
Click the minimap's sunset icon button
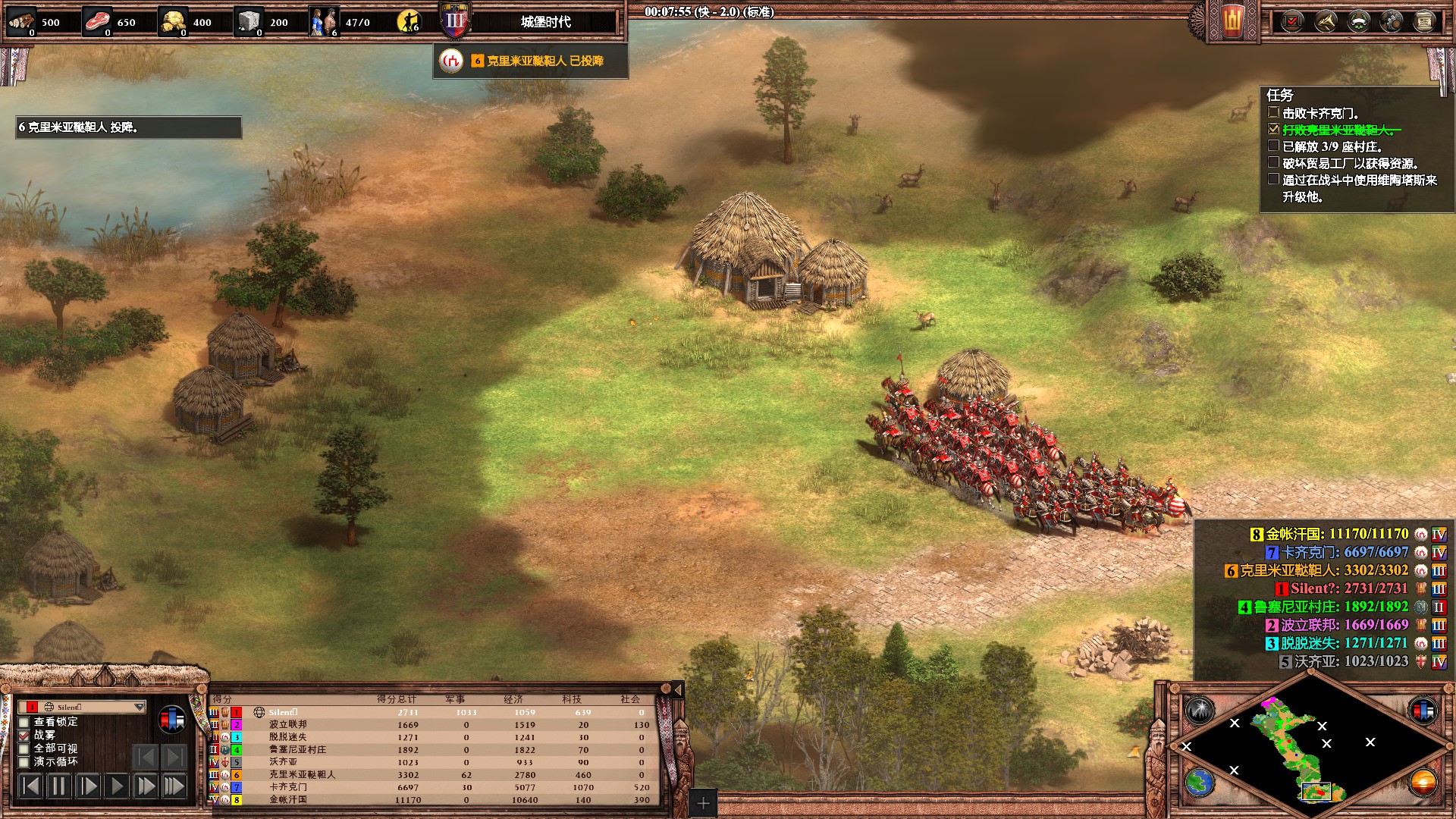(x=1423, y=782)
